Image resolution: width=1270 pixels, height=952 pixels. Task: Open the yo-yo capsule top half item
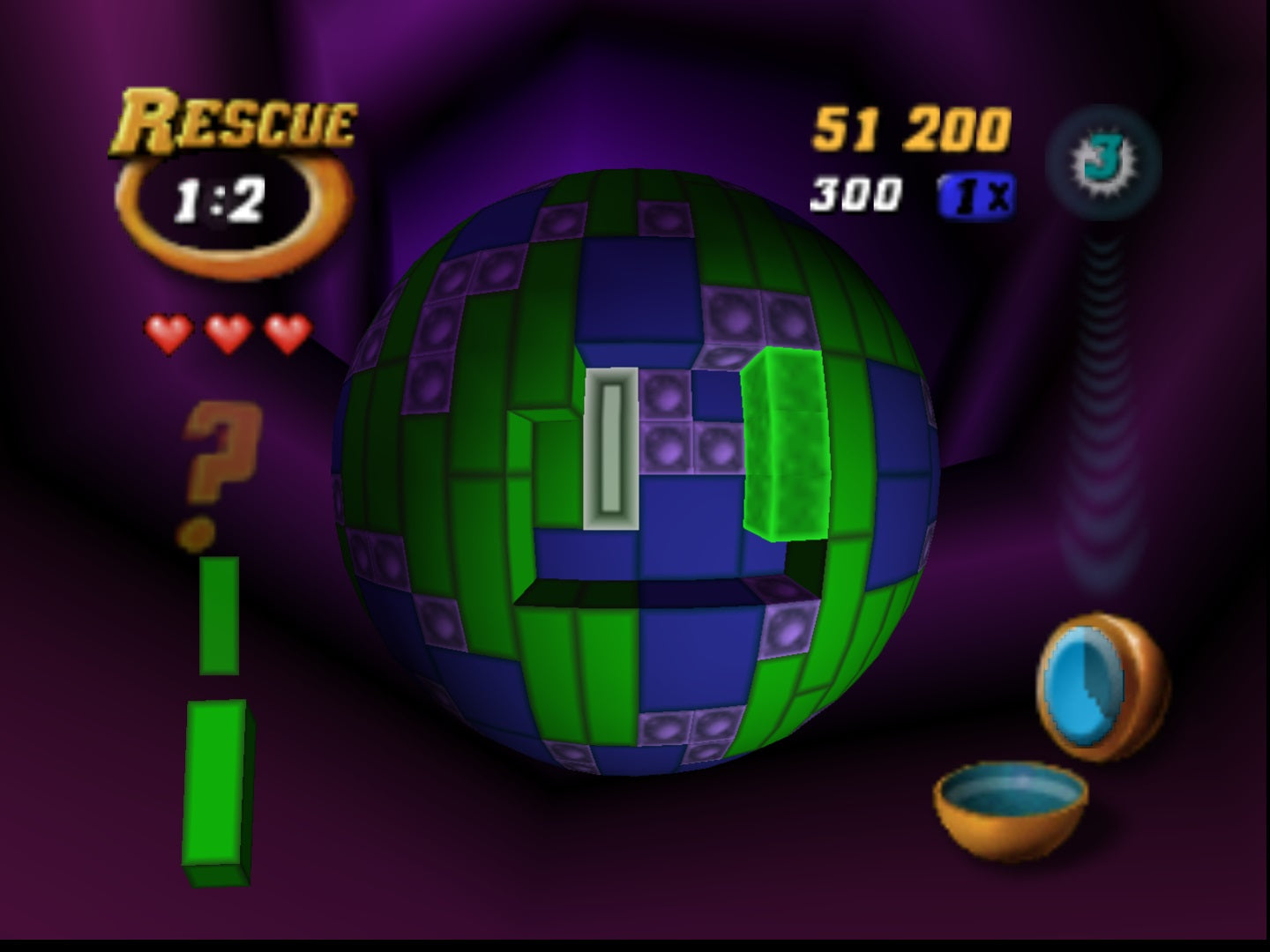click(x=1092, y=683)
